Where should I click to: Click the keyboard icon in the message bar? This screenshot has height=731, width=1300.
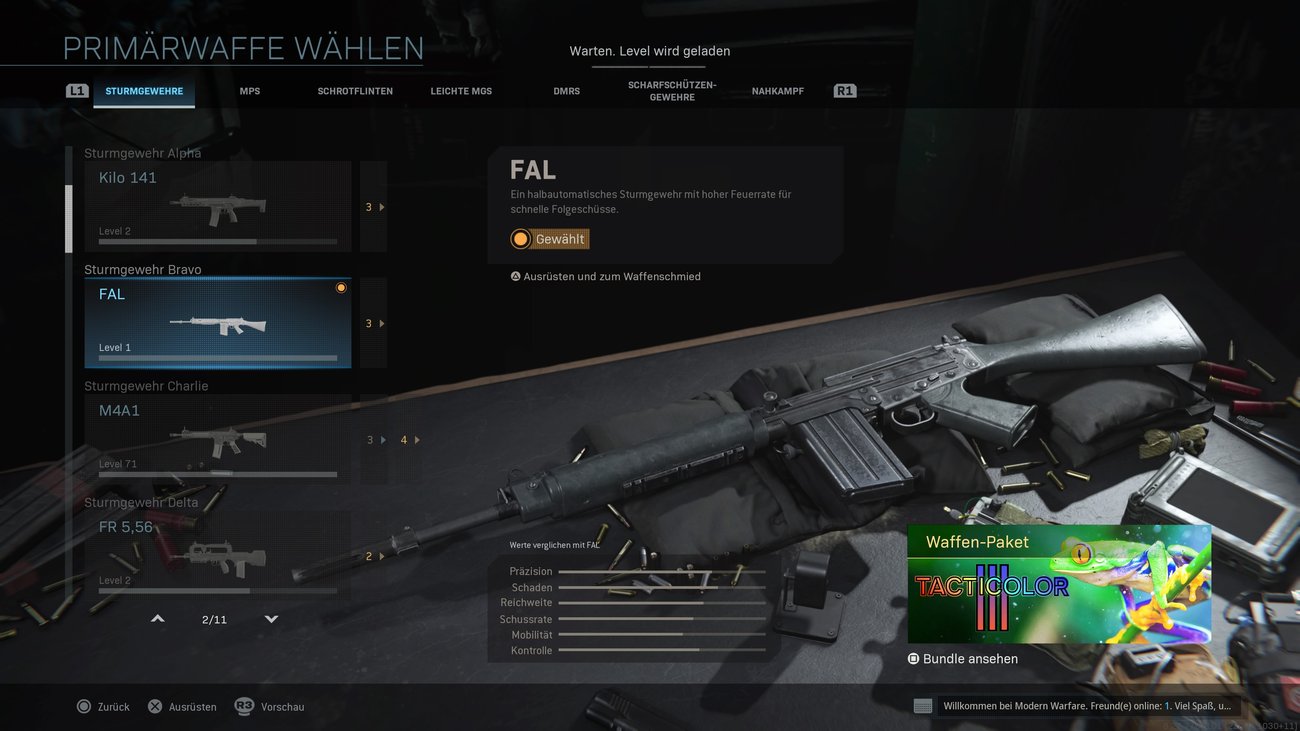coord(921,705)
